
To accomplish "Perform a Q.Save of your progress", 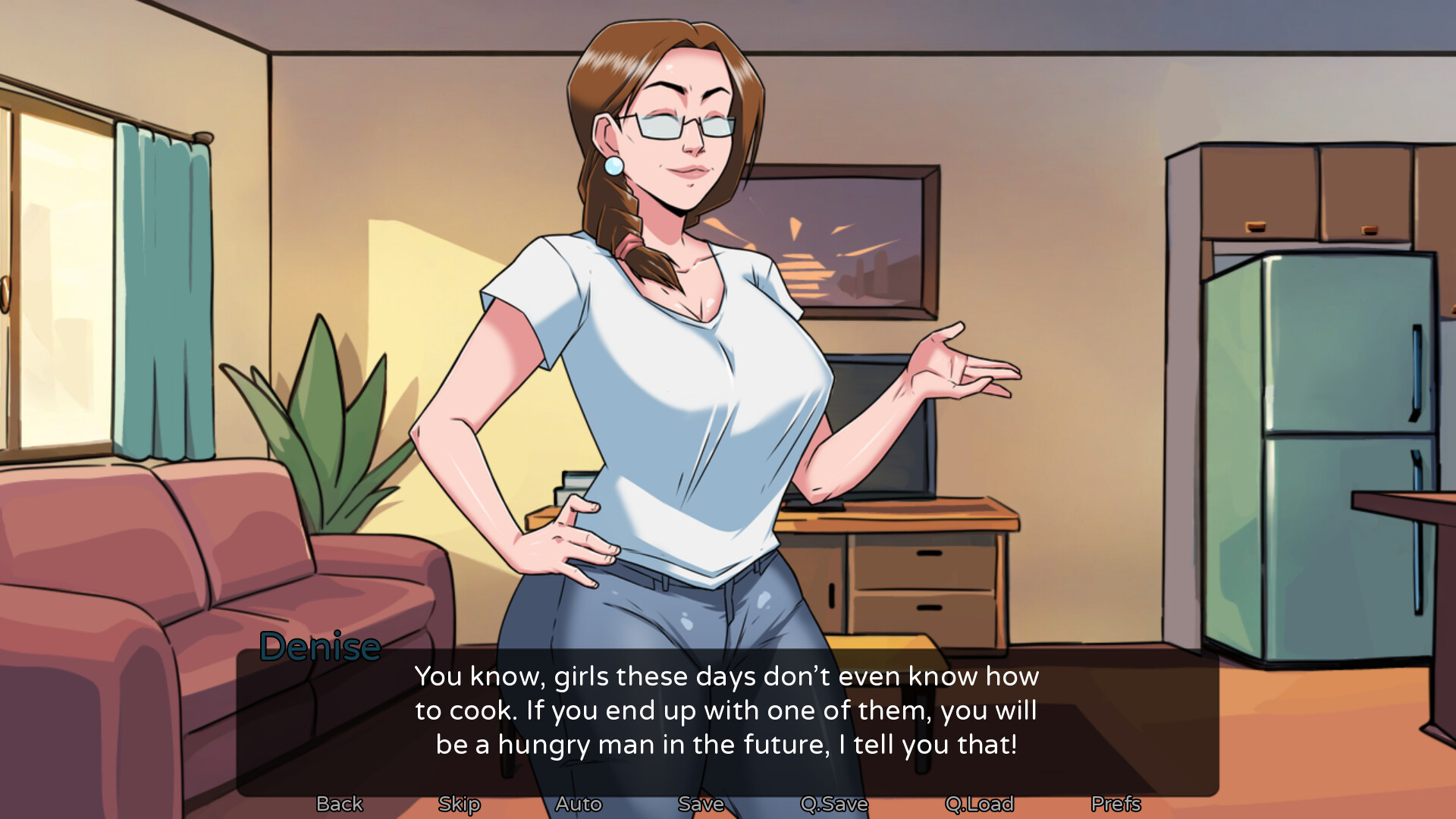I will coord(834,804).
